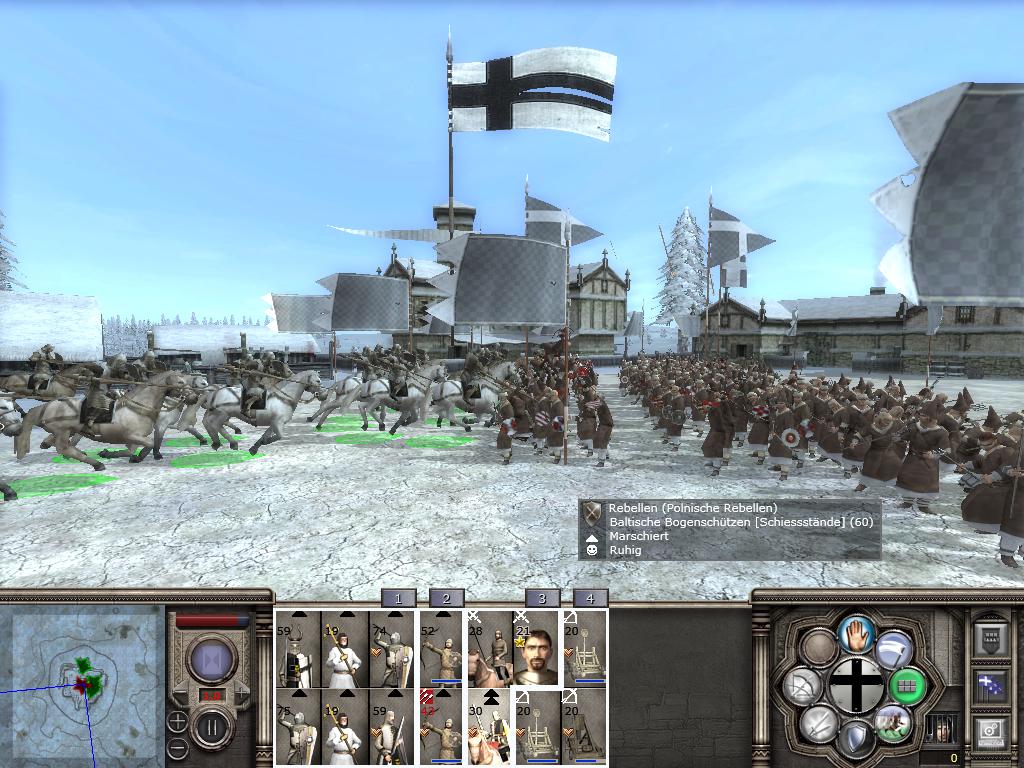Image resolution: width=1024 pixels, height=768 pixels.
Task: Click the Teutonic black cross faction emblem
Action: pyautogui.click(x=856, y=686)
